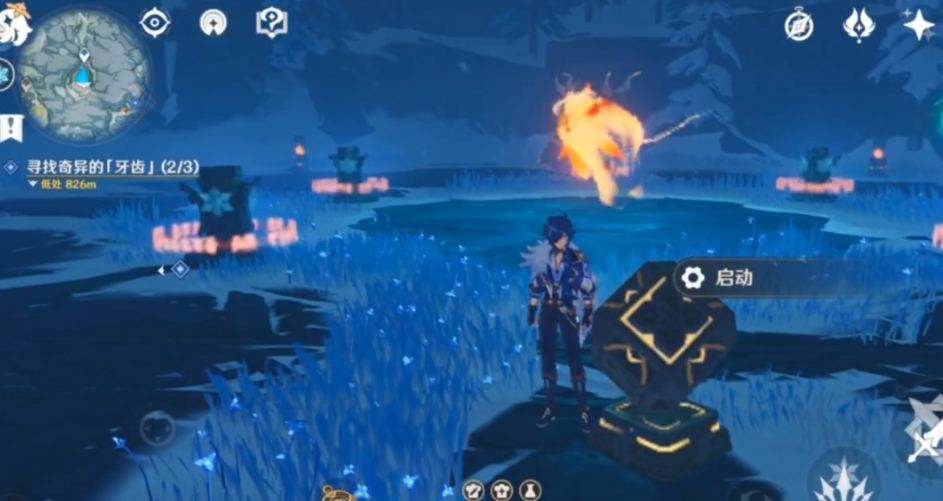Open the wish star icon
943x501 pixels.
918,25
